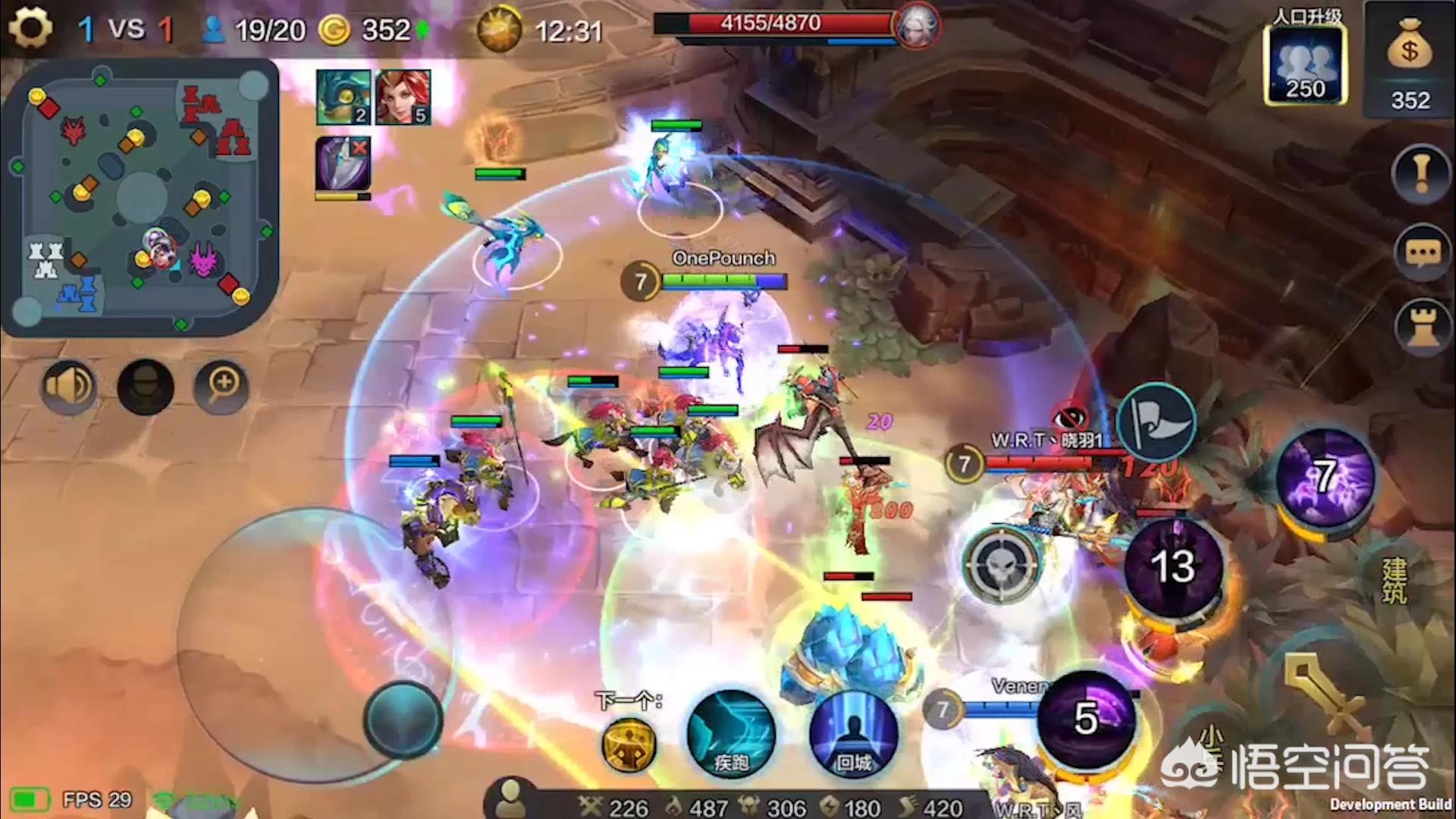Image resolution: width=1456 pixels, height=819 pixels.
Task: Click the magnifying glass zoom button
Action: pos(222,387)
